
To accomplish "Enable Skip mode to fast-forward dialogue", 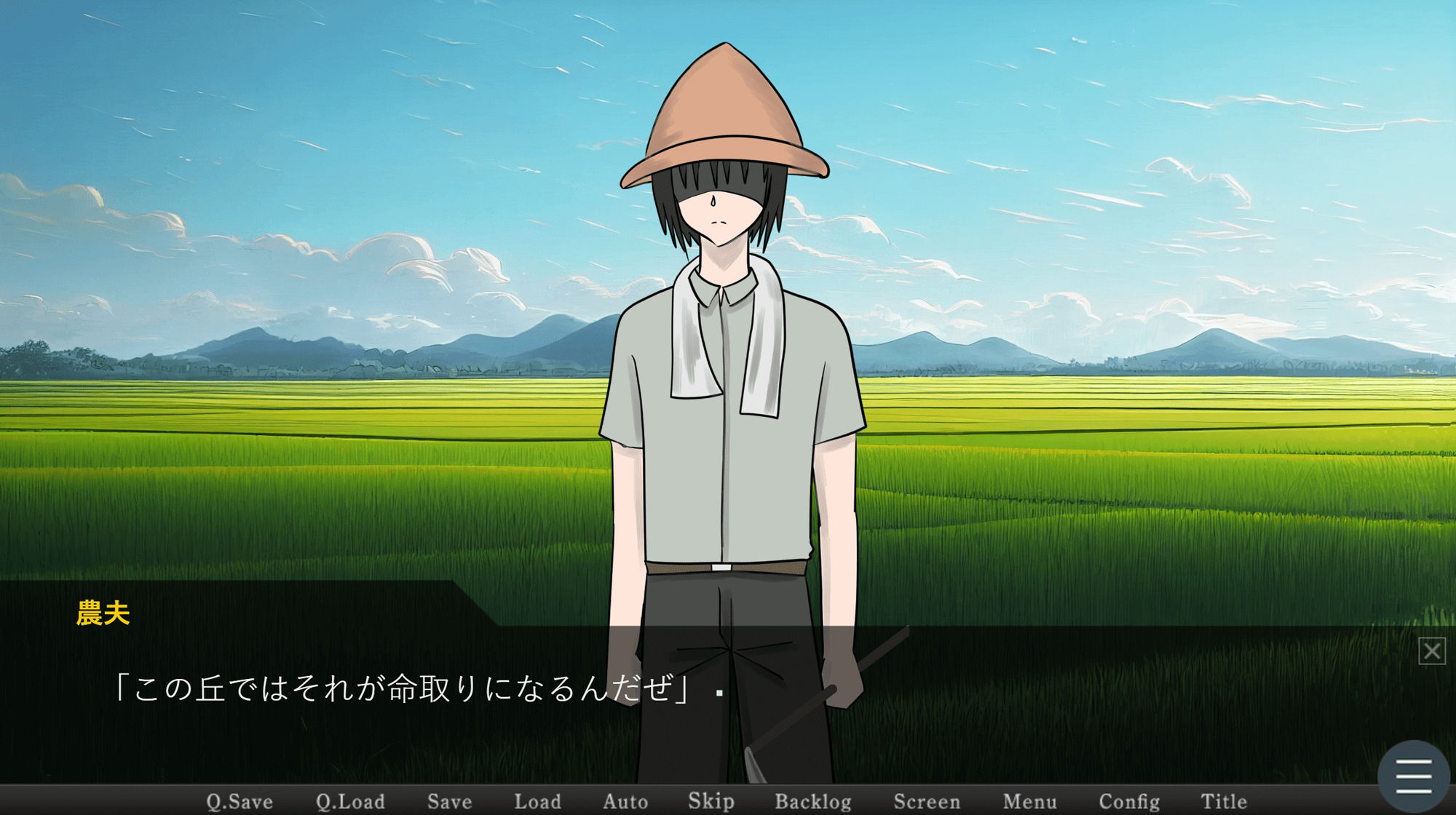I will 711,800.
